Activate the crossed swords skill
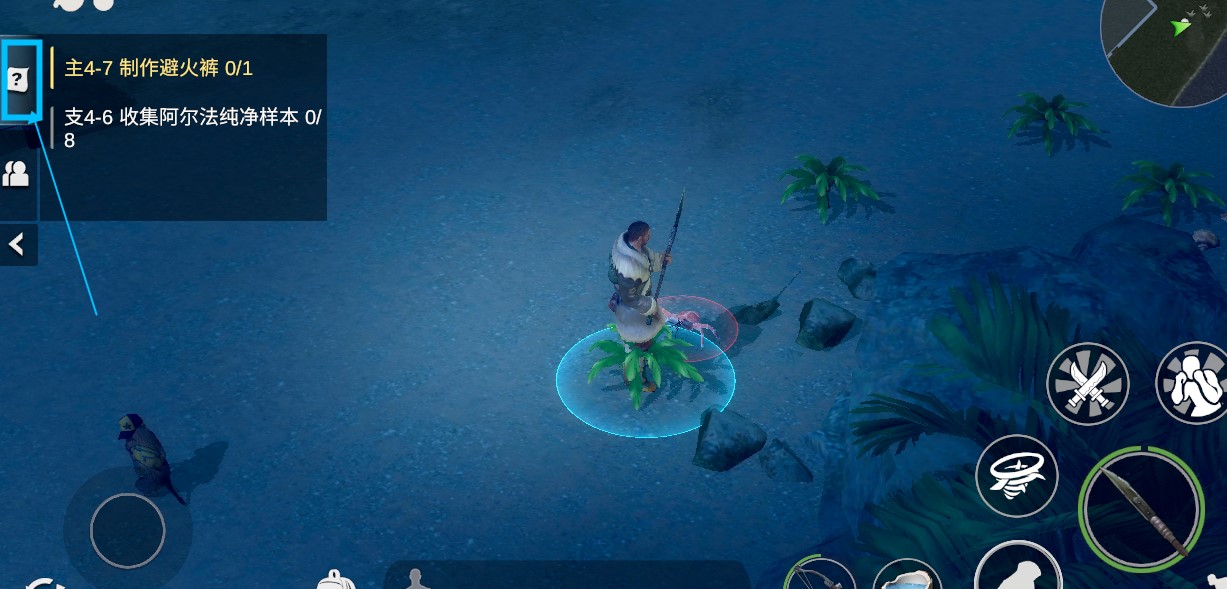The width and height of the screenshot is (1227, 589). [1087, 384]
